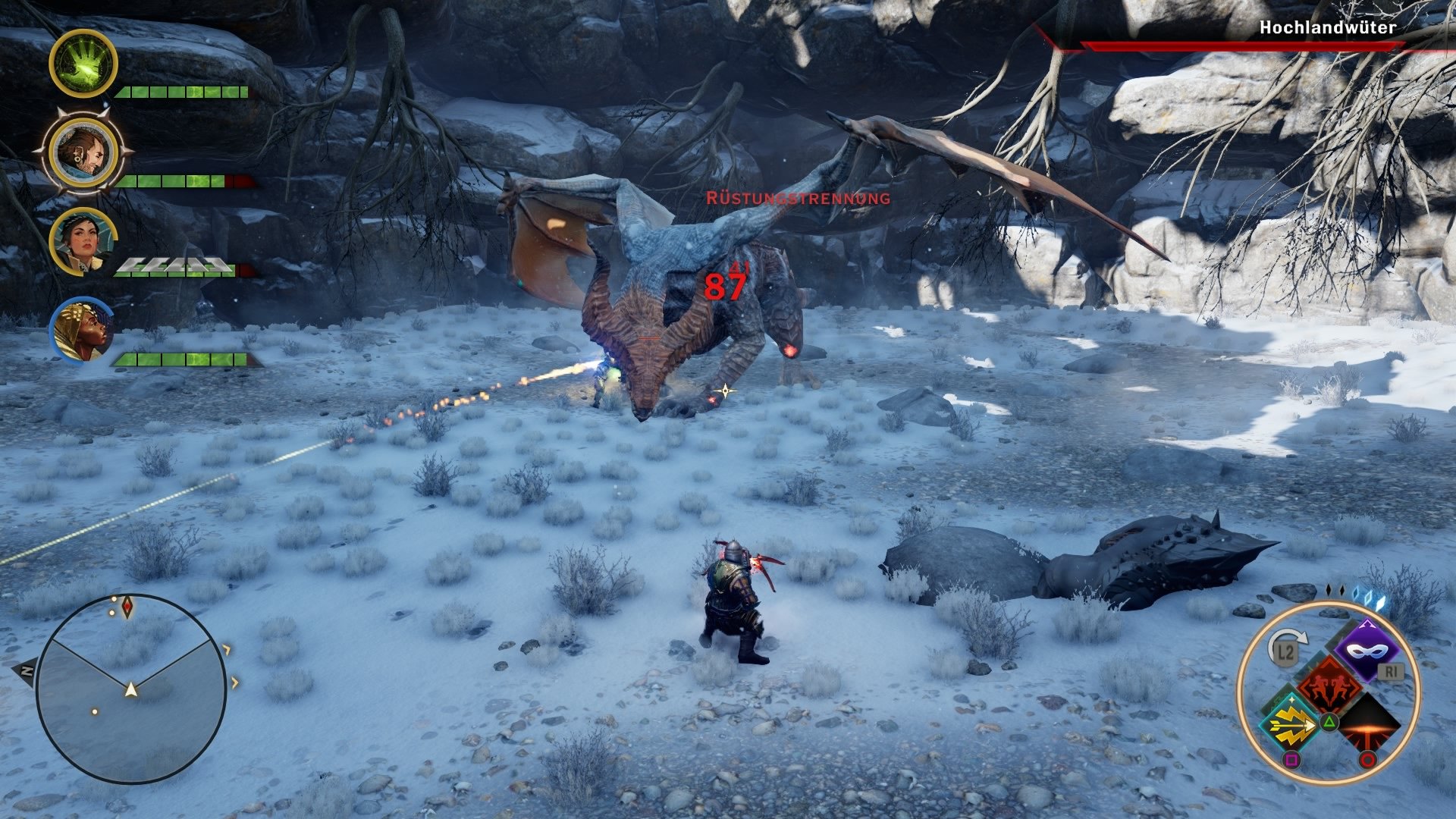Toggle the Triangle prompt in the ability wheel center
This screenshot has width=1456, height=819.
point(1329,722)
